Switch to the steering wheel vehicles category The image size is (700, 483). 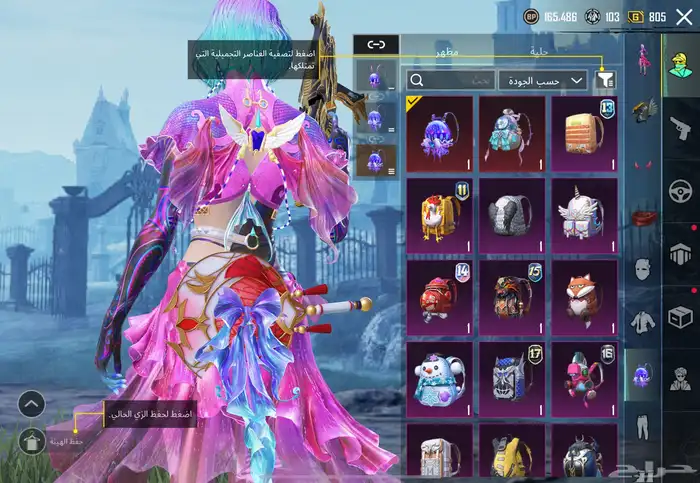point(680,190)
